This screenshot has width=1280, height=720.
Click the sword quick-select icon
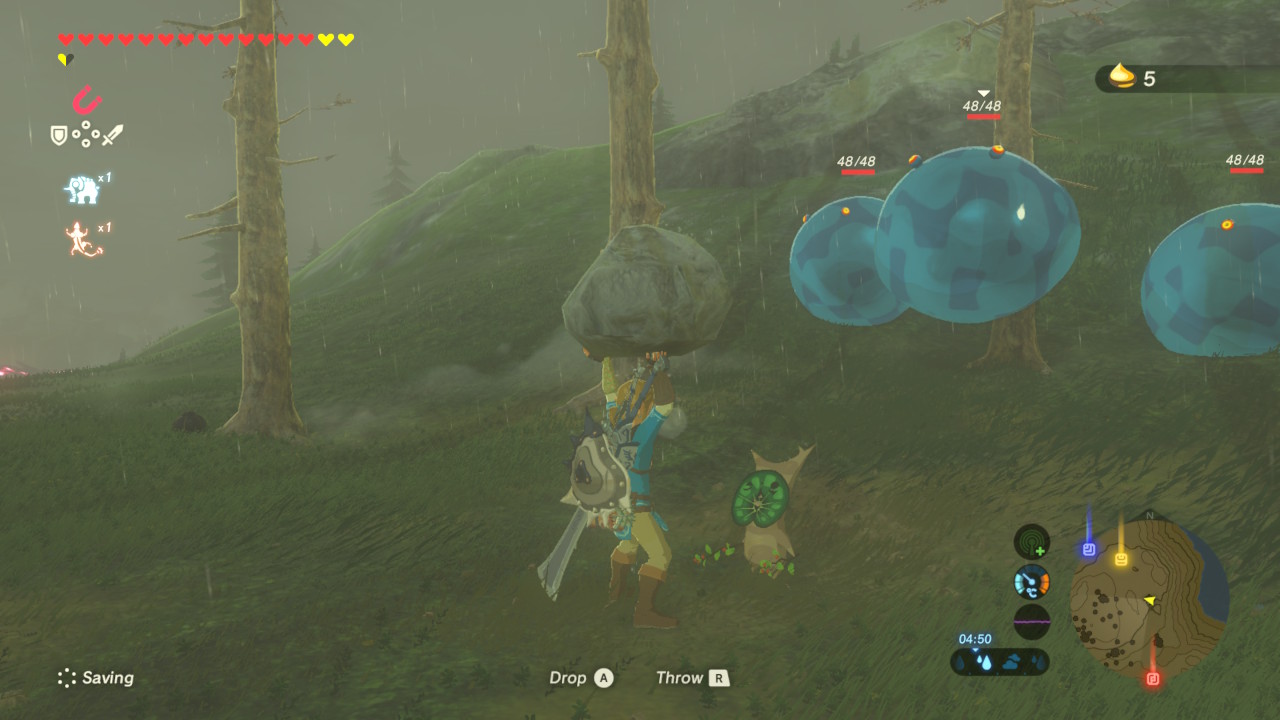pos(112,134)
